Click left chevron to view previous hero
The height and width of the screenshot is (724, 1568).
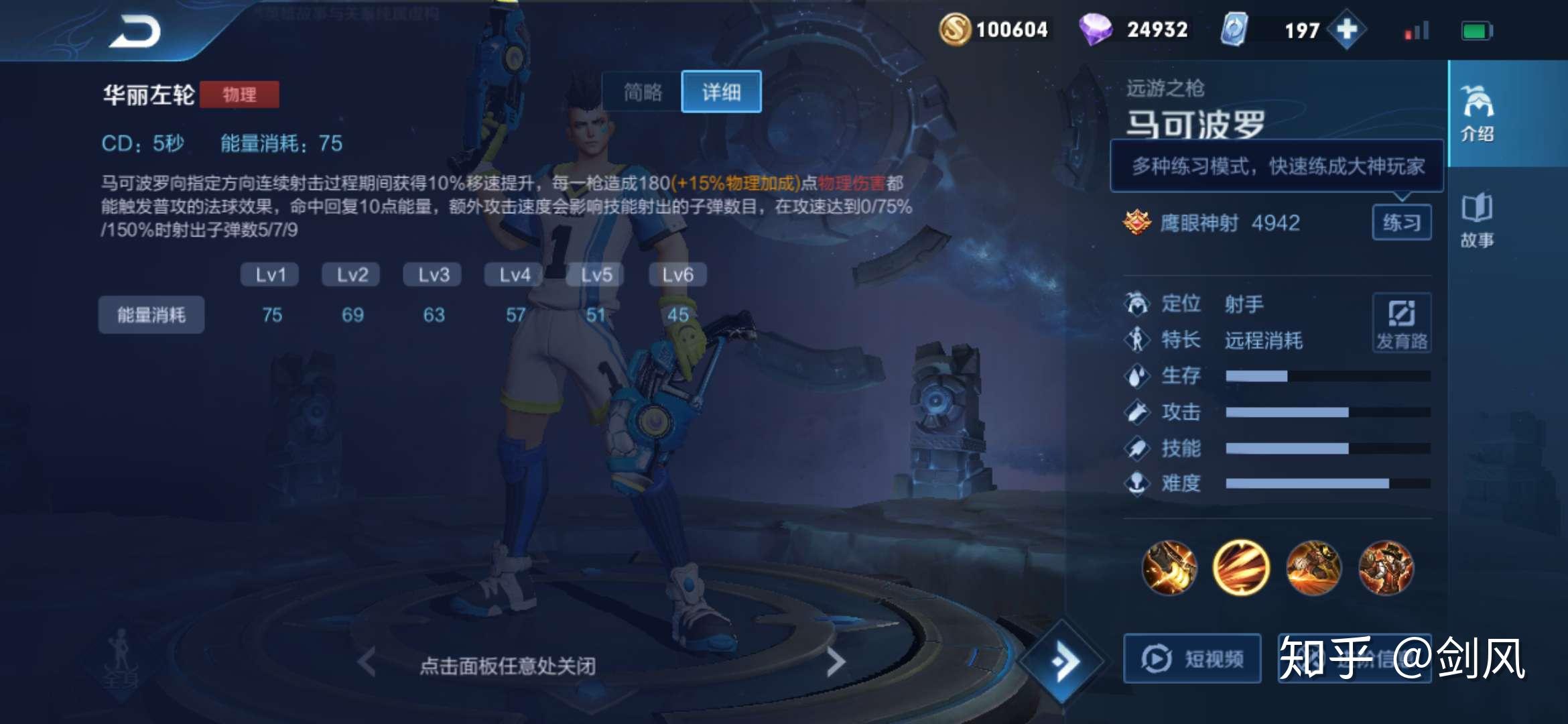pos(365,660)
